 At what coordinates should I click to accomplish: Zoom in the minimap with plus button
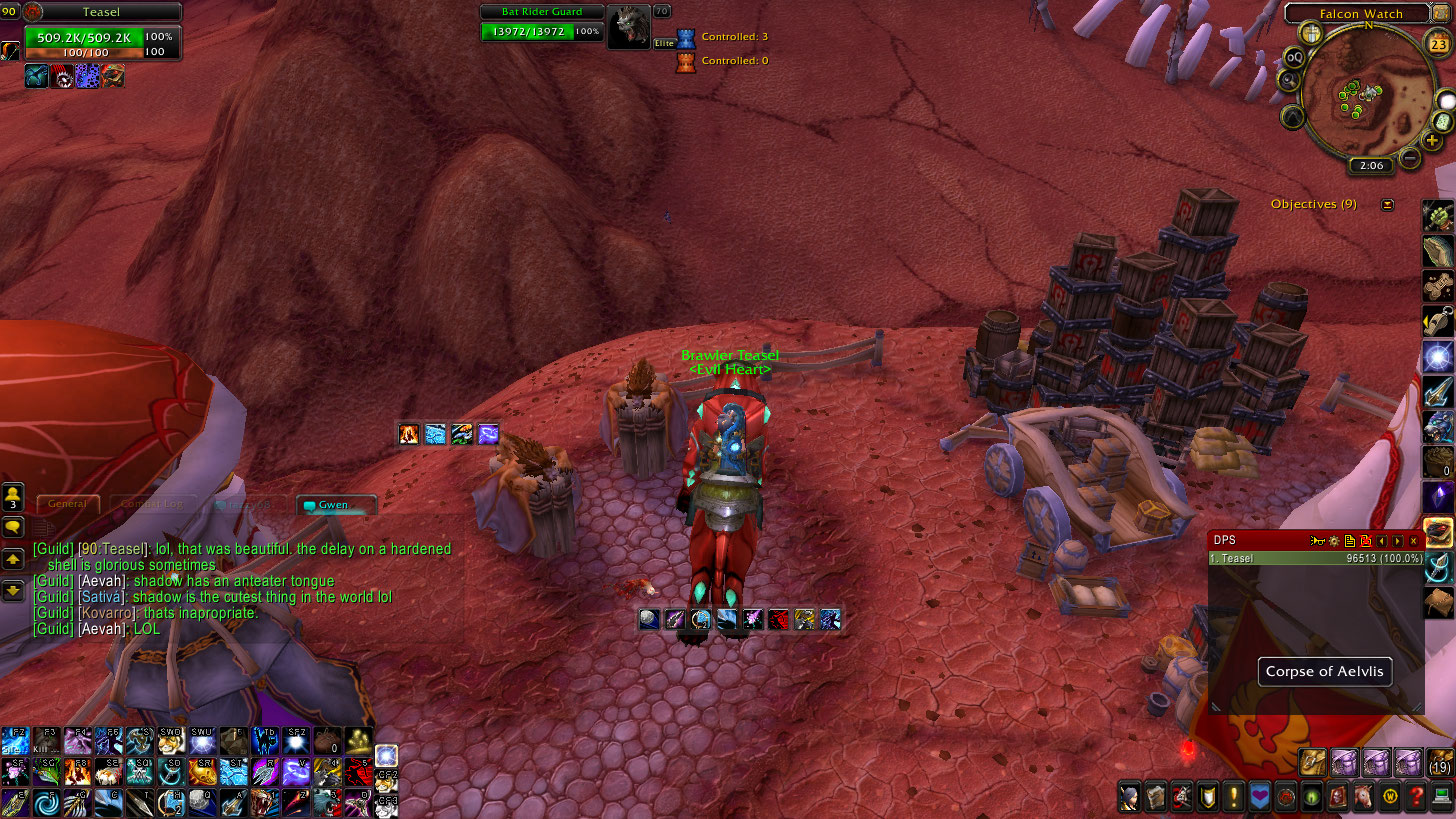(x=1433, y=141)
